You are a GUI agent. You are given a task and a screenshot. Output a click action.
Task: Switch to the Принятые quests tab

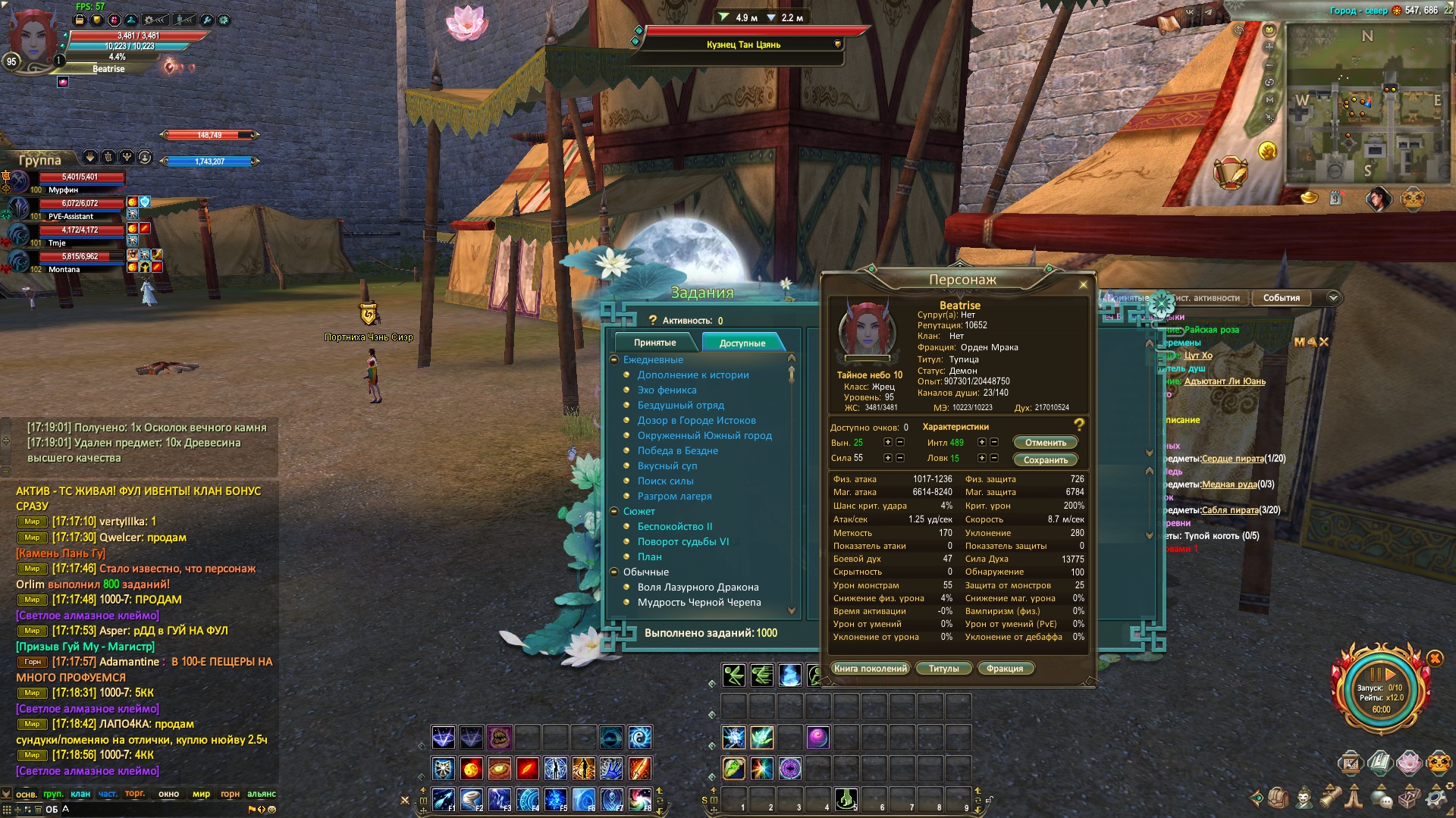tap(654, 343)
